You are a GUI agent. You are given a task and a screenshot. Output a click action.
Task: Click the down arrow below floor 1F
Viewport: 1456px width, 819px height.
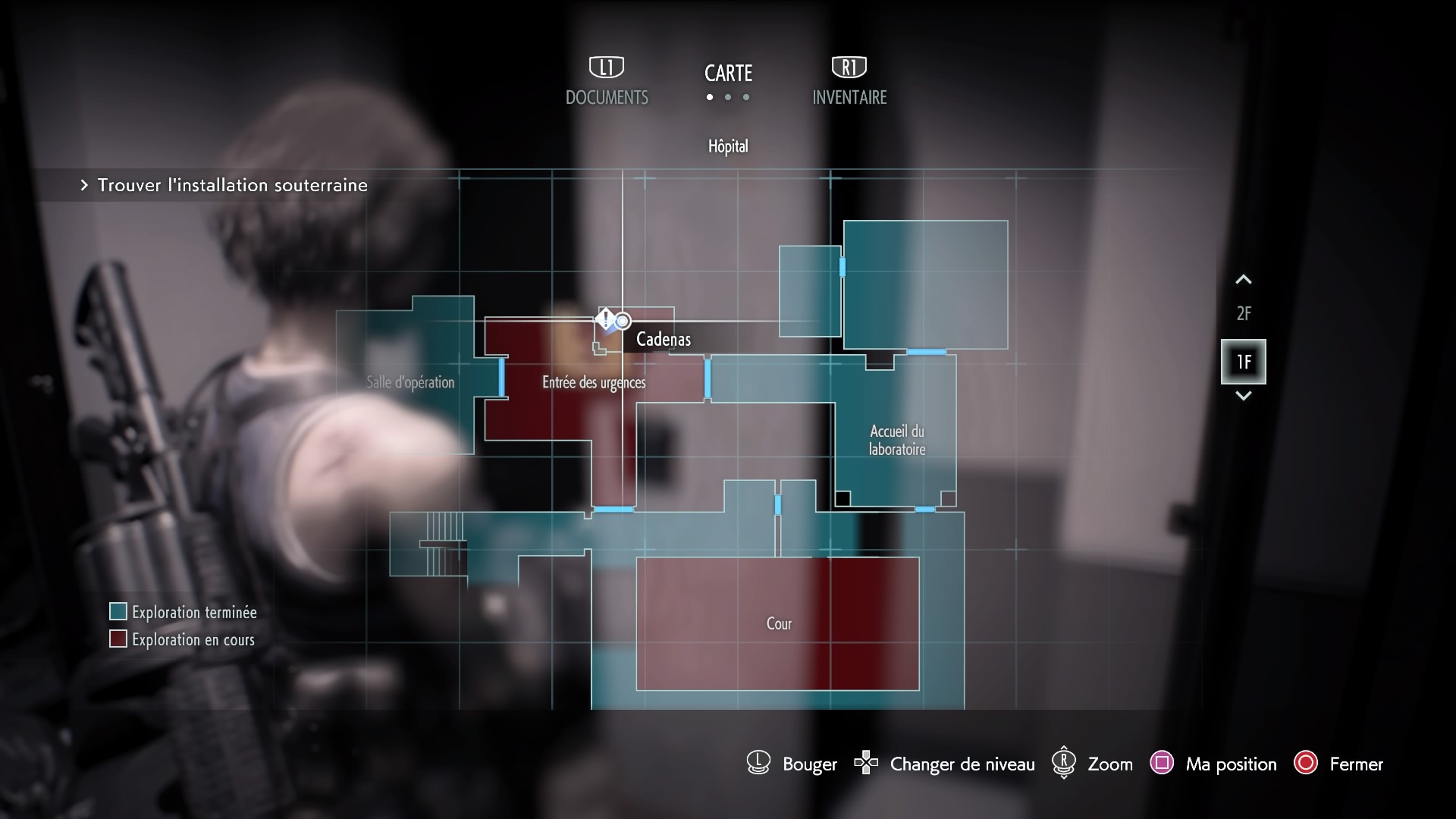(x=1243, y=396)
